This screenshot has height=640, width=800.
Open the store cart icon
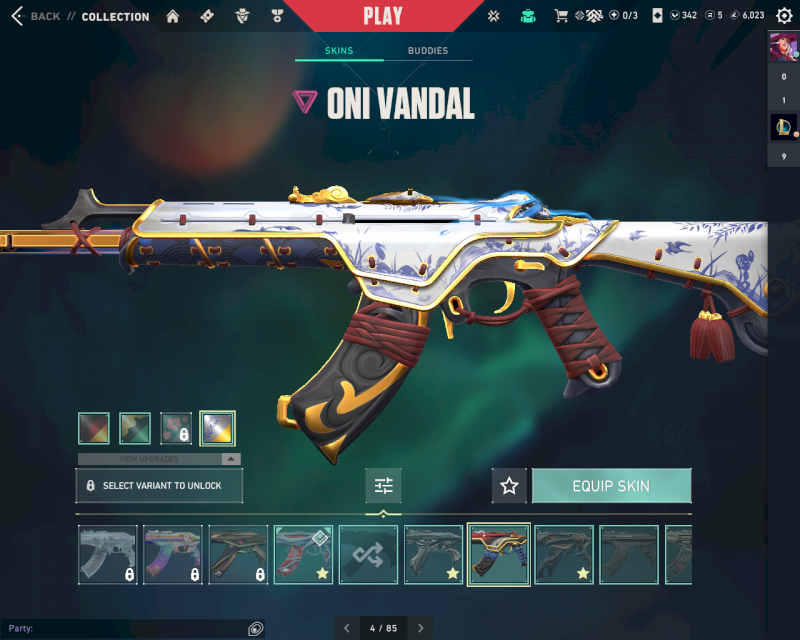(x=561, y=16)
